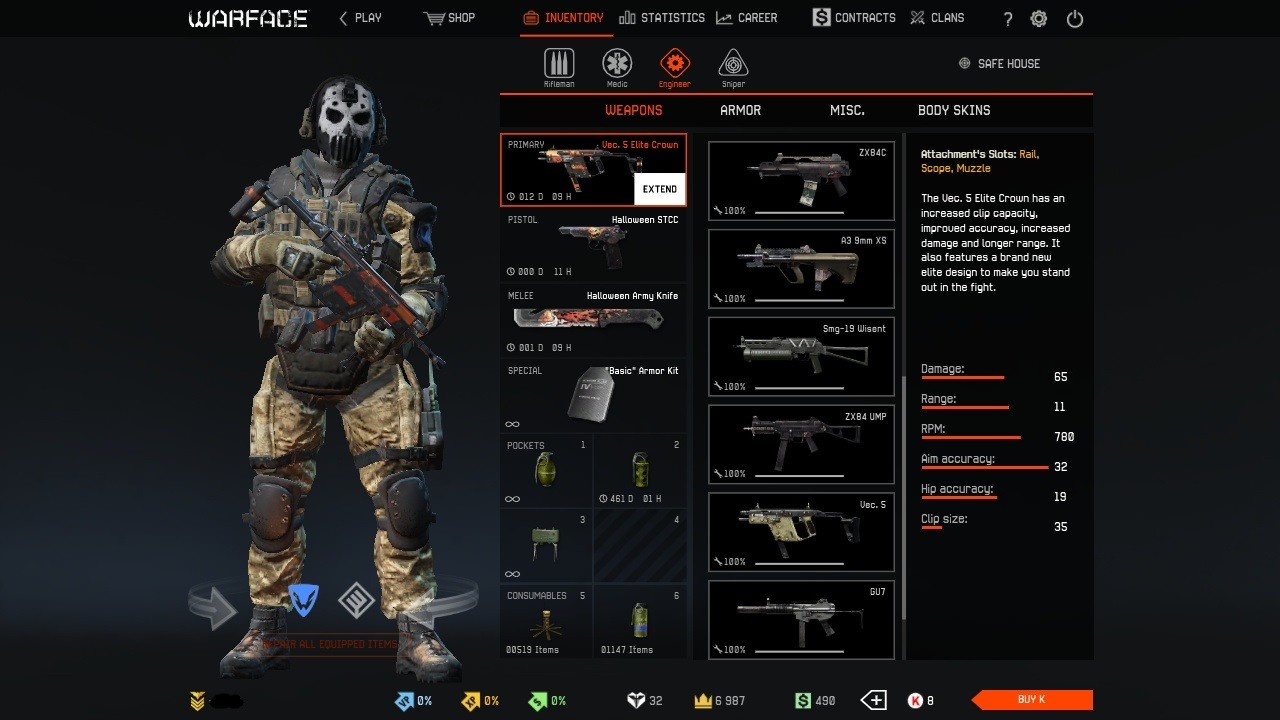Choose the Sniper class
The width and height of the screenshot is (1280, 720).
733,67
